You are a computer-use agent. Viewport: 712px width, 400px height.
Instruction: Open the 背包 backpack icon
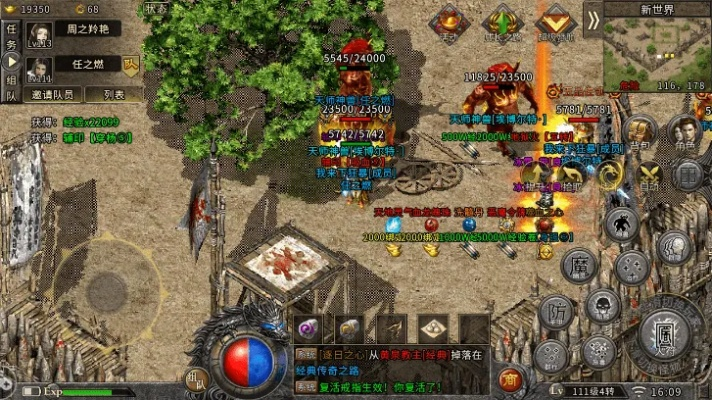(x=641, y=132)
